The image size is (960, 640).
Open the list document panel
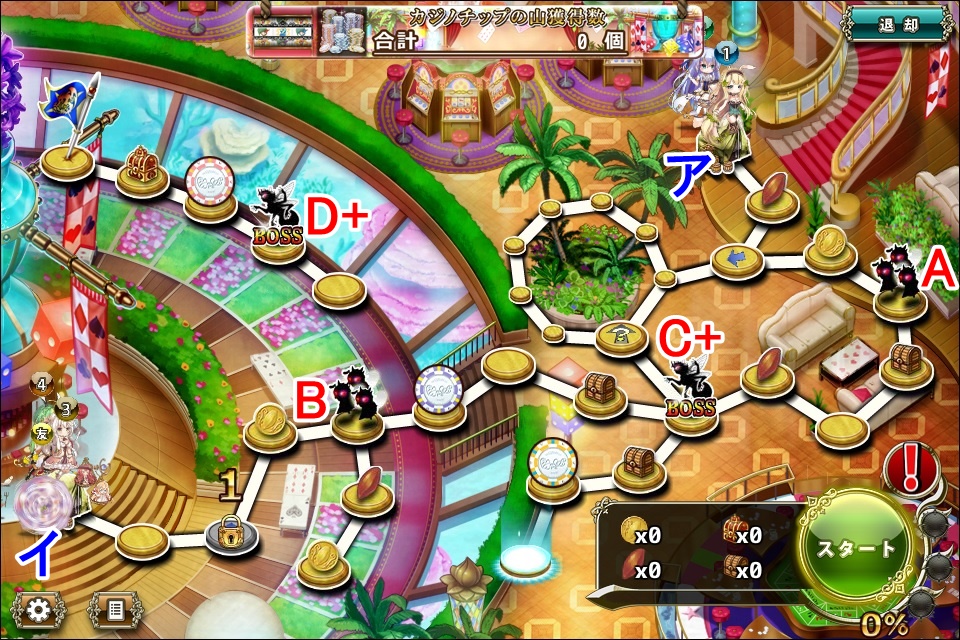coord(115,607)
